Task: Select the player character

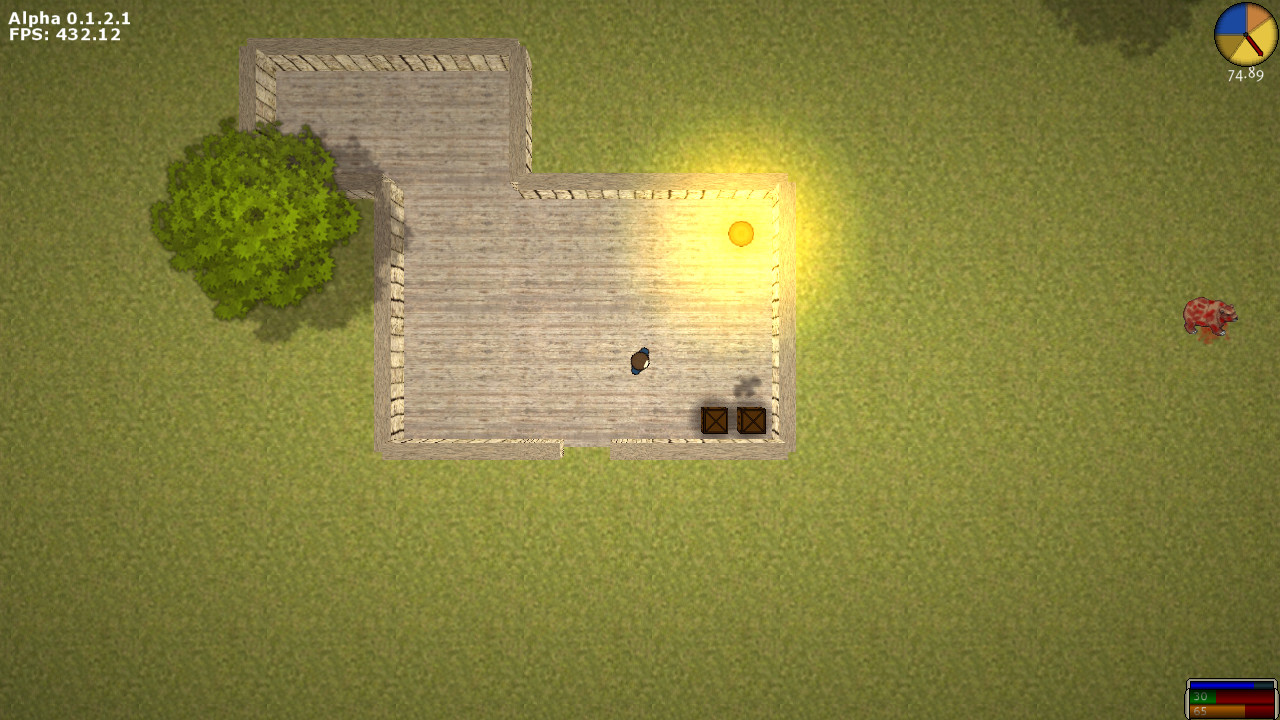Action: point(638,362)
